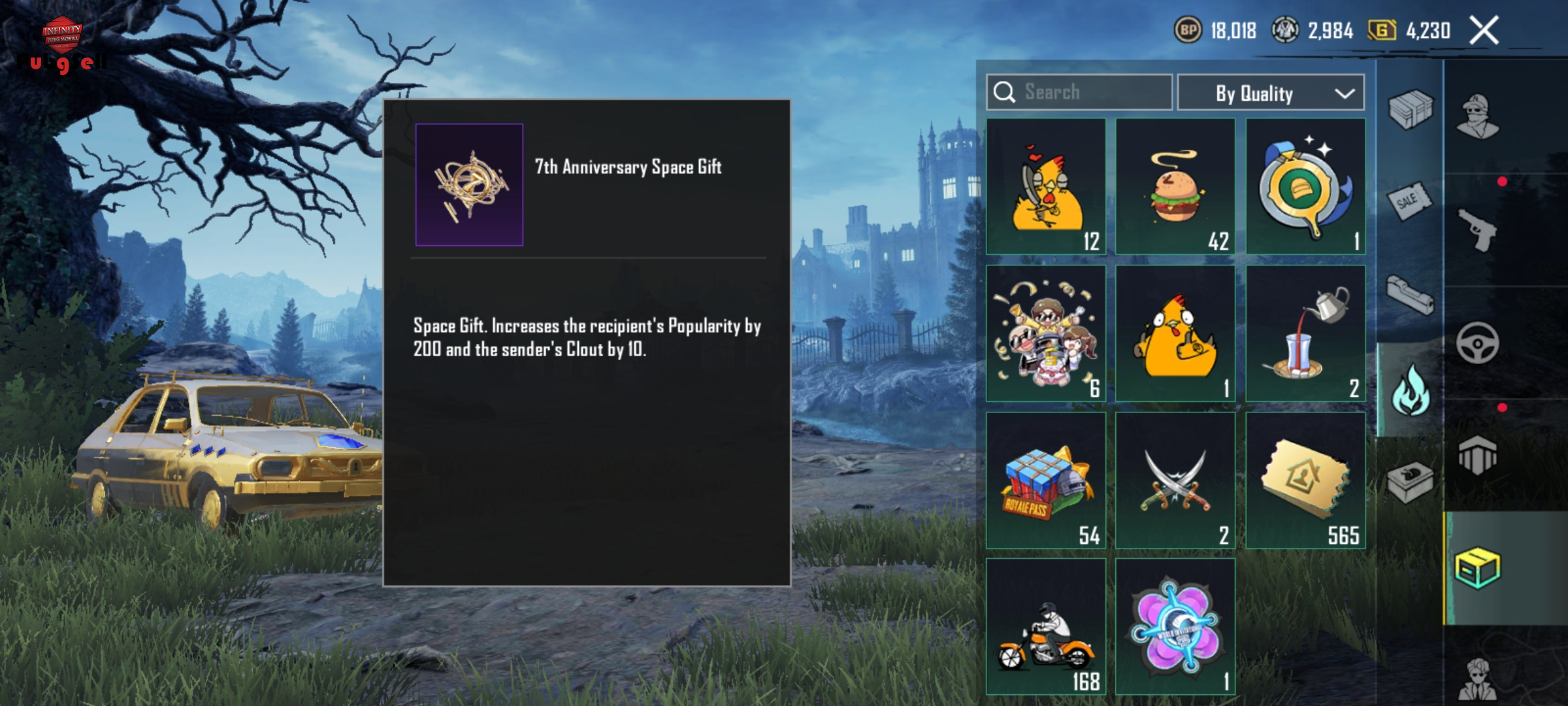The height and width of the screenshot is (706, 1568).
Task: Choose the crossed swords item
Action: (x=1175, y=480)
